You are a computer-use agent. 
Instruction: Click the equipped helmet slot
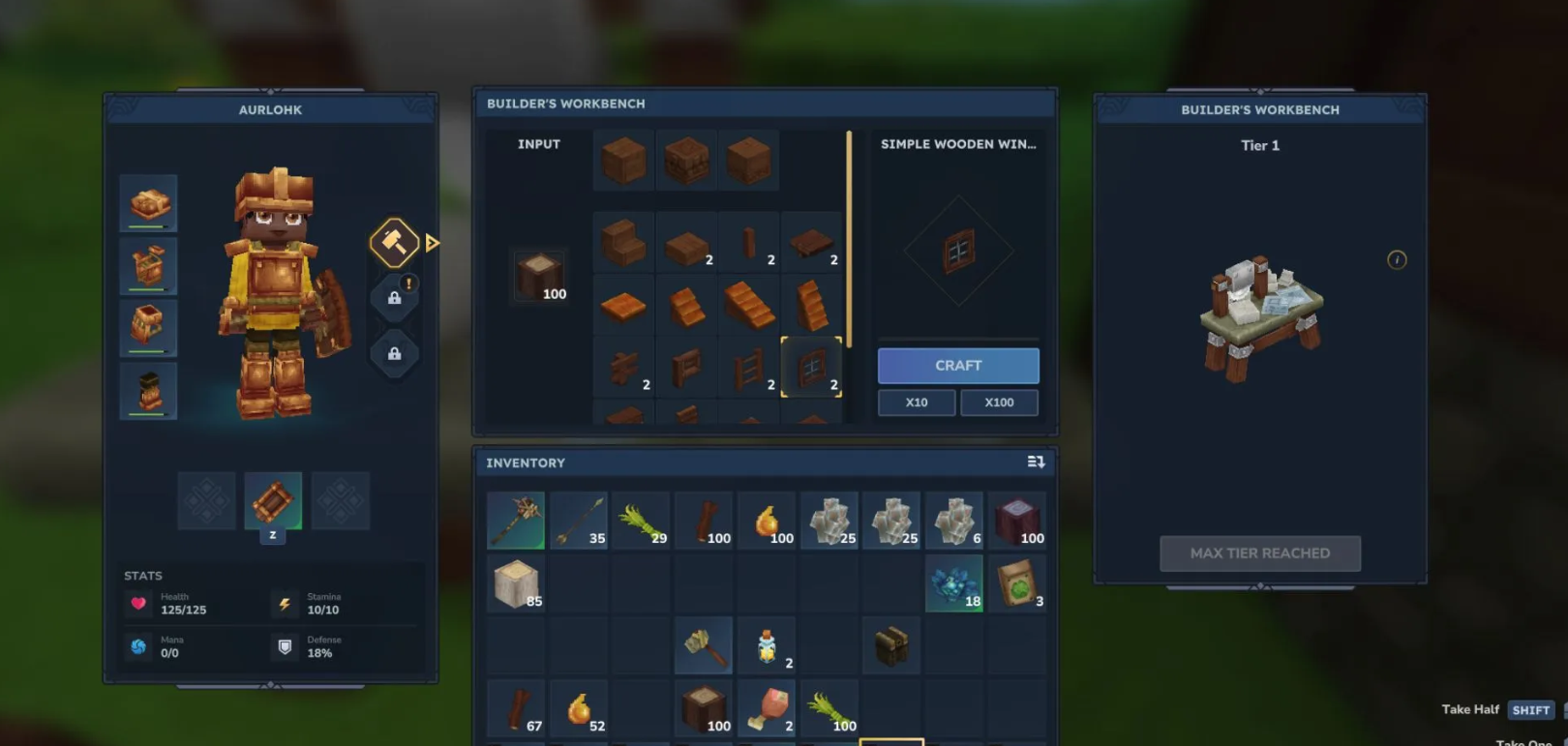148,203
